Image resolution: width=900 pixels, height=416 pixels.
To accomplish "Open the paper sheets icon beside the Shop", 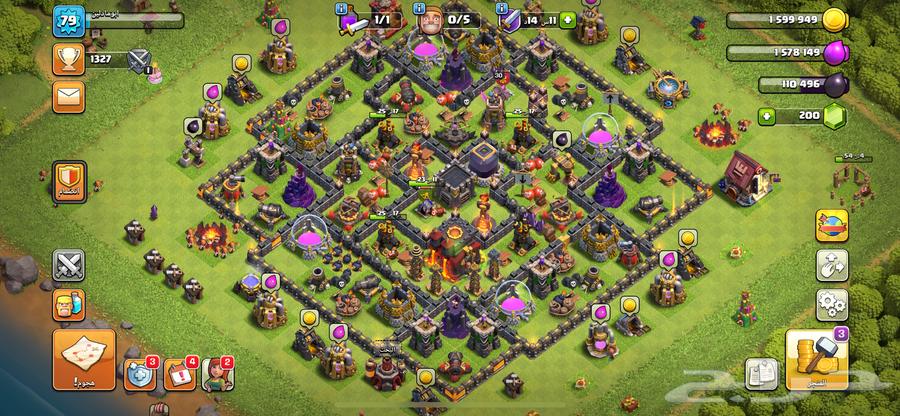I will 762,372.
